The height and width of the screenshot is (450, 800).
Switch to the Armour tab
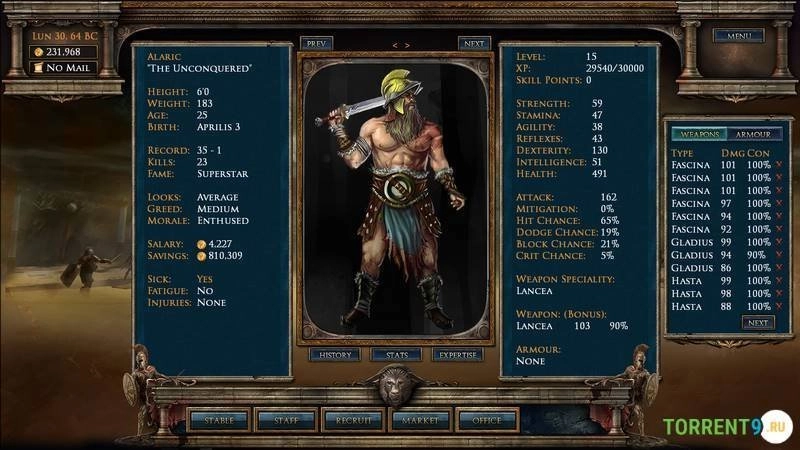click(x=752, y=134)
